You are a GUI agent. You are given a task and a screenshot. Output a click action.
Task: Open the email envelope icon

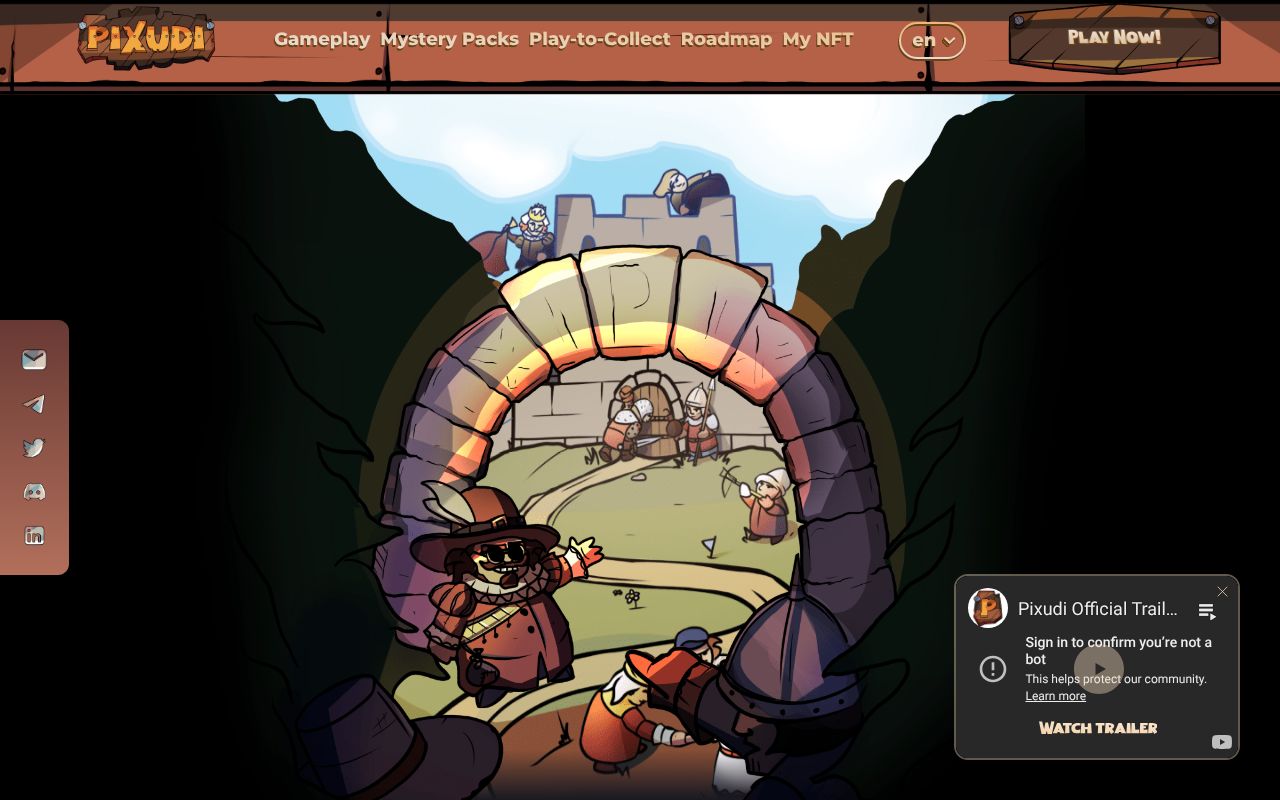click(x=34, y=360)
